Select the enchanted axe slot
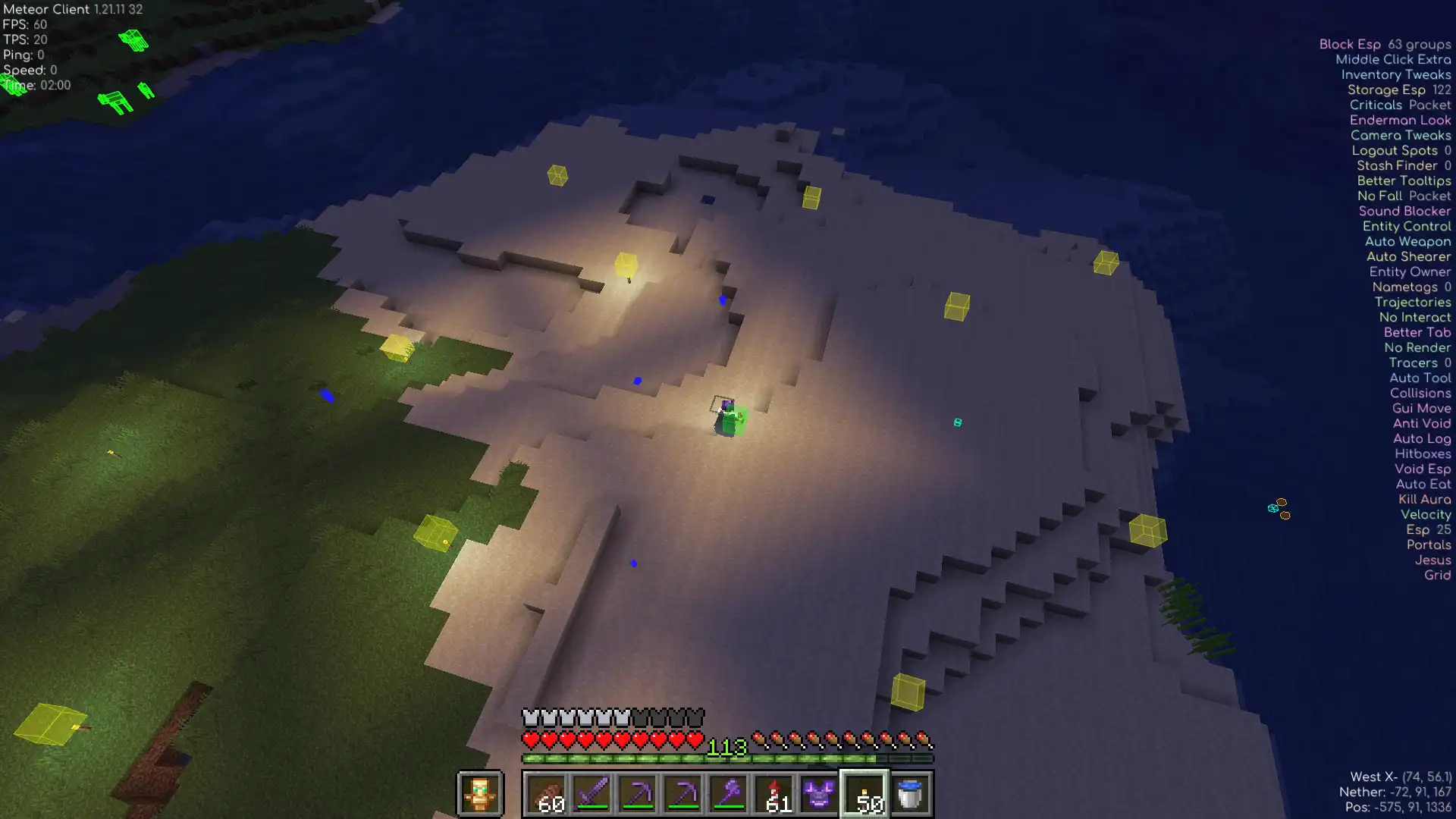The width and height of the screenshot is (1456, 819). 728,794
